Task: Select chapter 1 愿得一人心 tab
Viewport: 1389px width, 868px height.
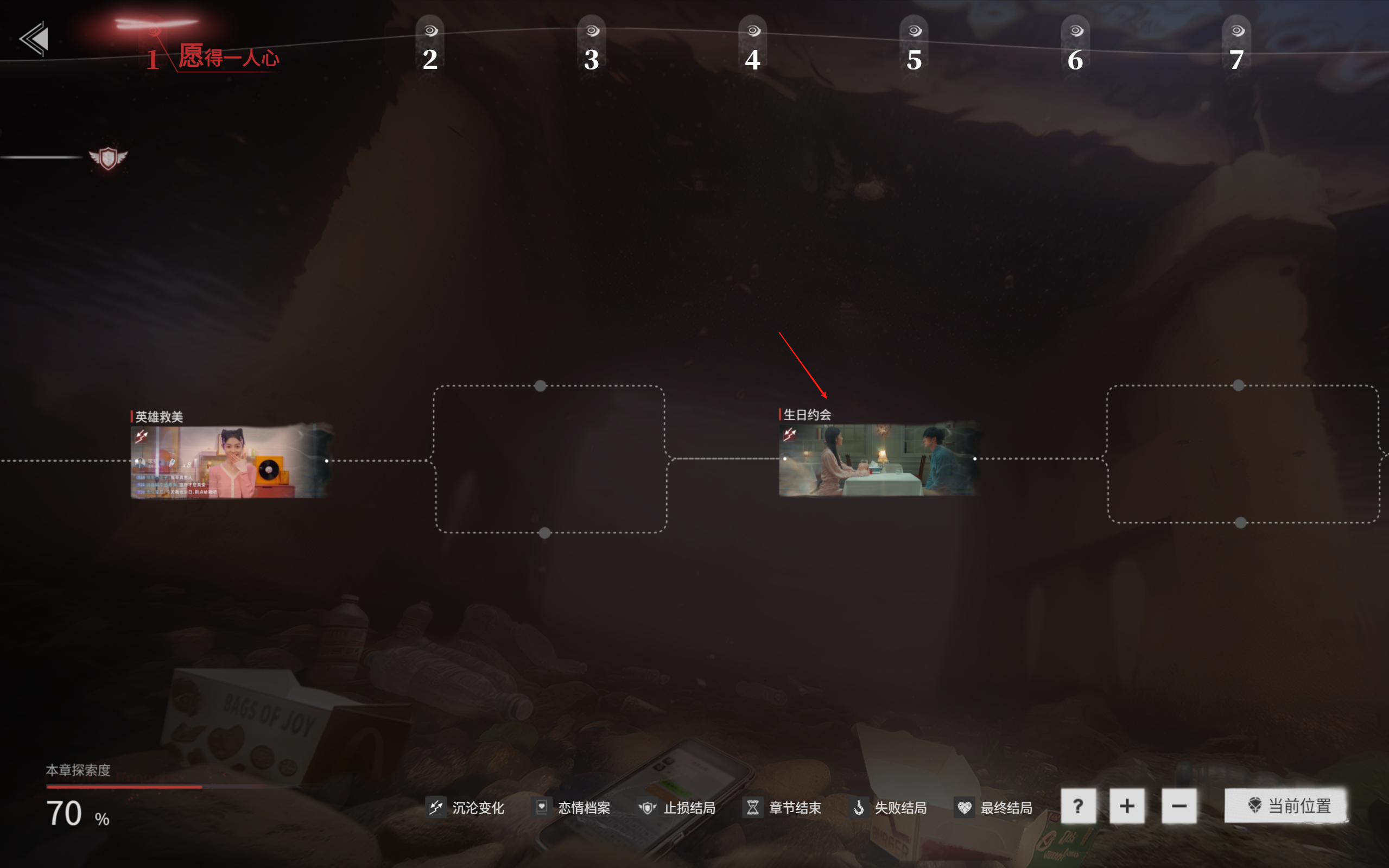Action: click(x=212, y=56)
